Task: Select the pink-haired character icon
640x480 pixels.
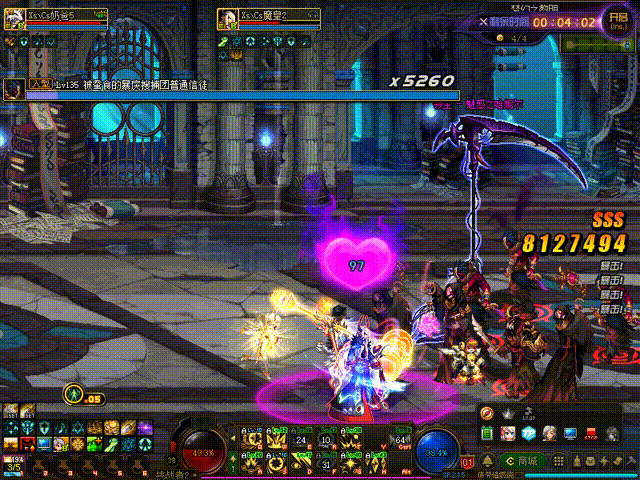Action: point(508,433)
